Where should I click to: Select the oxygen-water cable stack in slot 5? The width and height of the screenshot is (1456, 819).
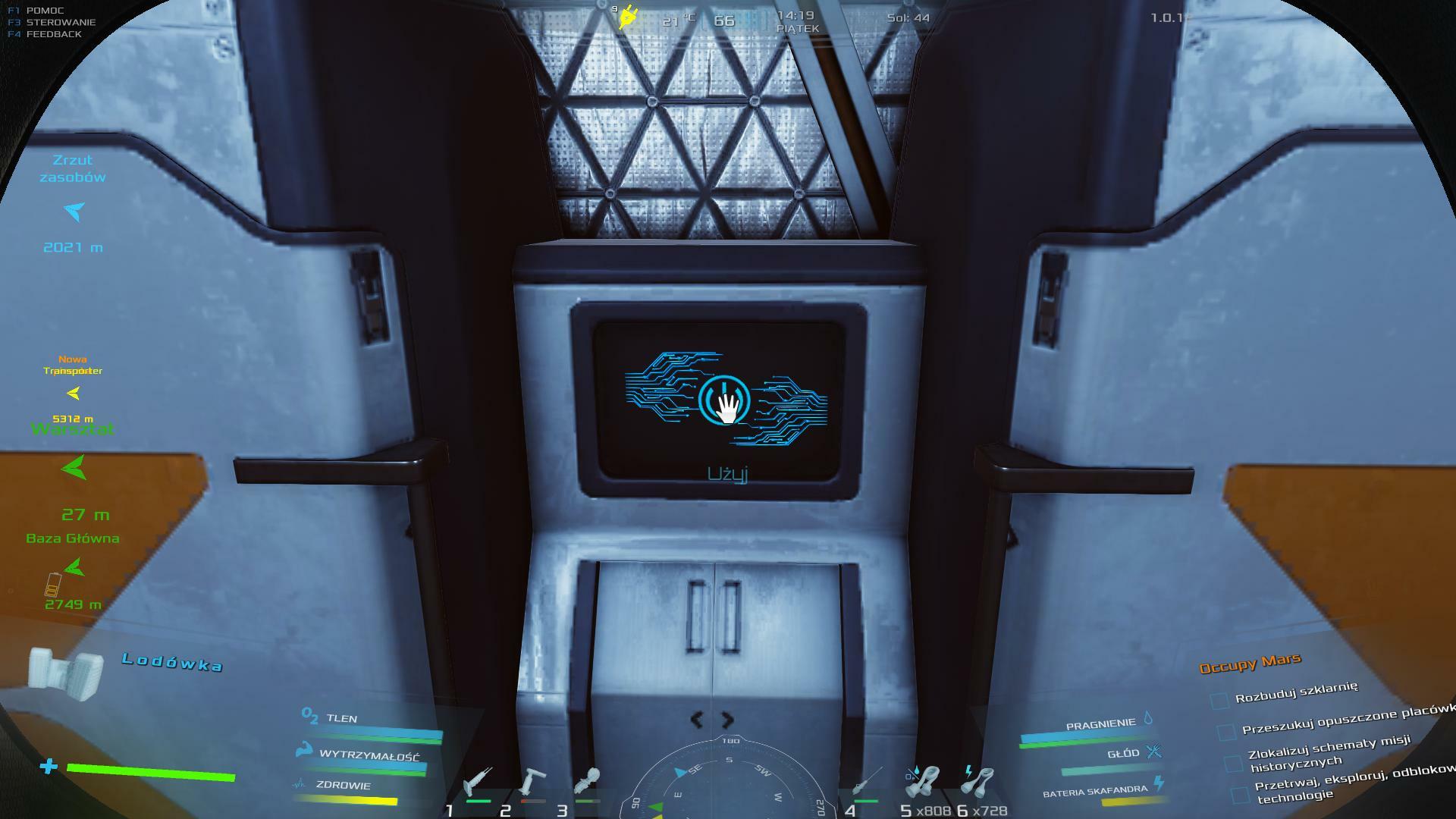[x=922, y=781]
